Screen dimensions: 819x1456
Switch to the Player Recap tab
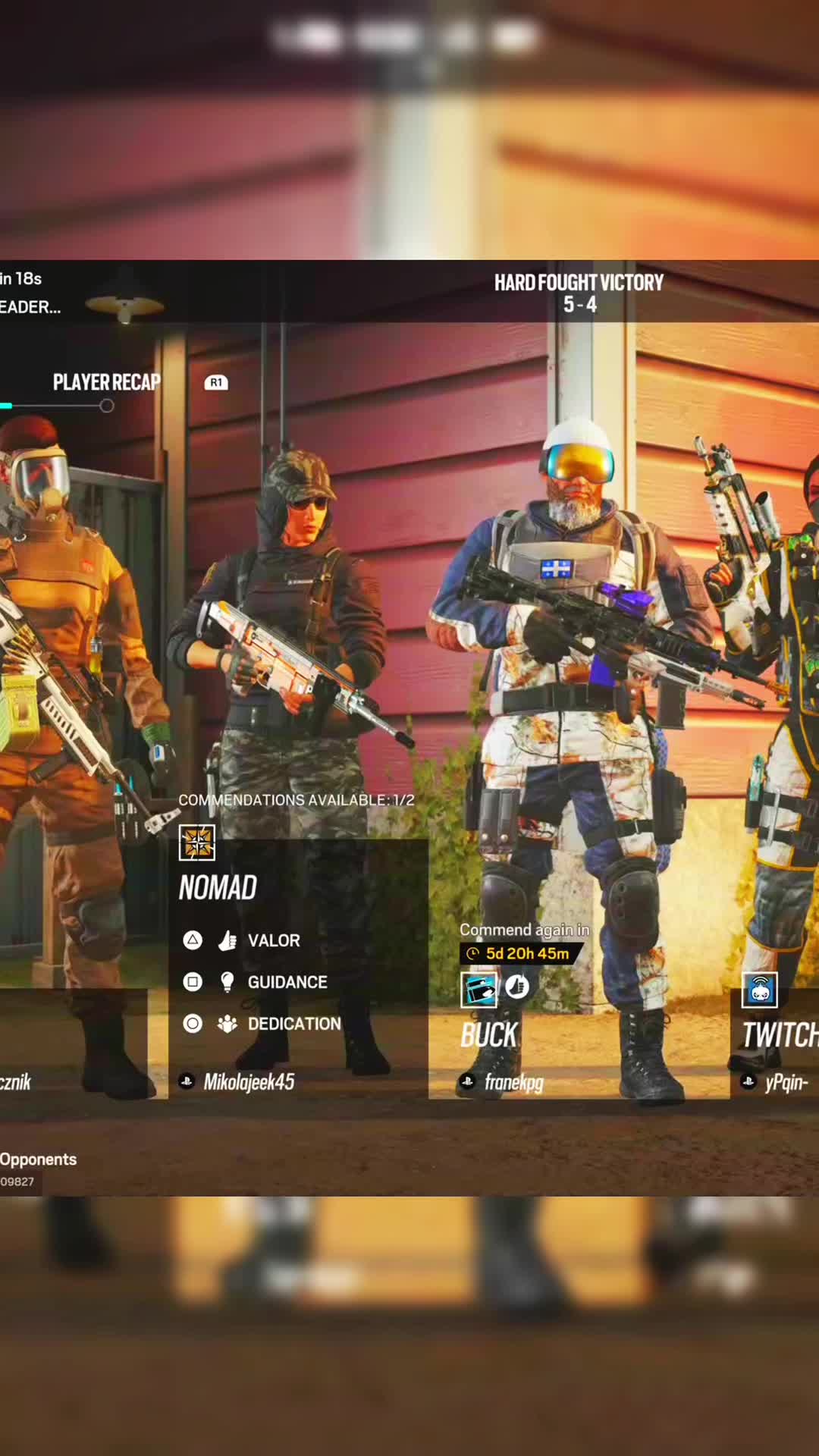(106, 382)
